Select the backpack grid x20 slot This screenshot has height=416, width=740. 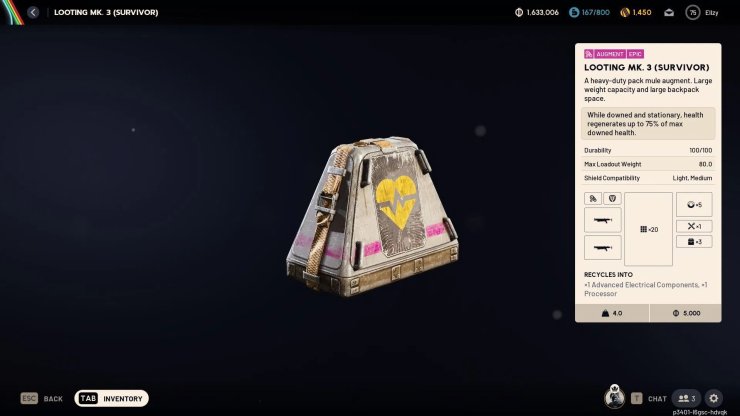click(648, 229)
